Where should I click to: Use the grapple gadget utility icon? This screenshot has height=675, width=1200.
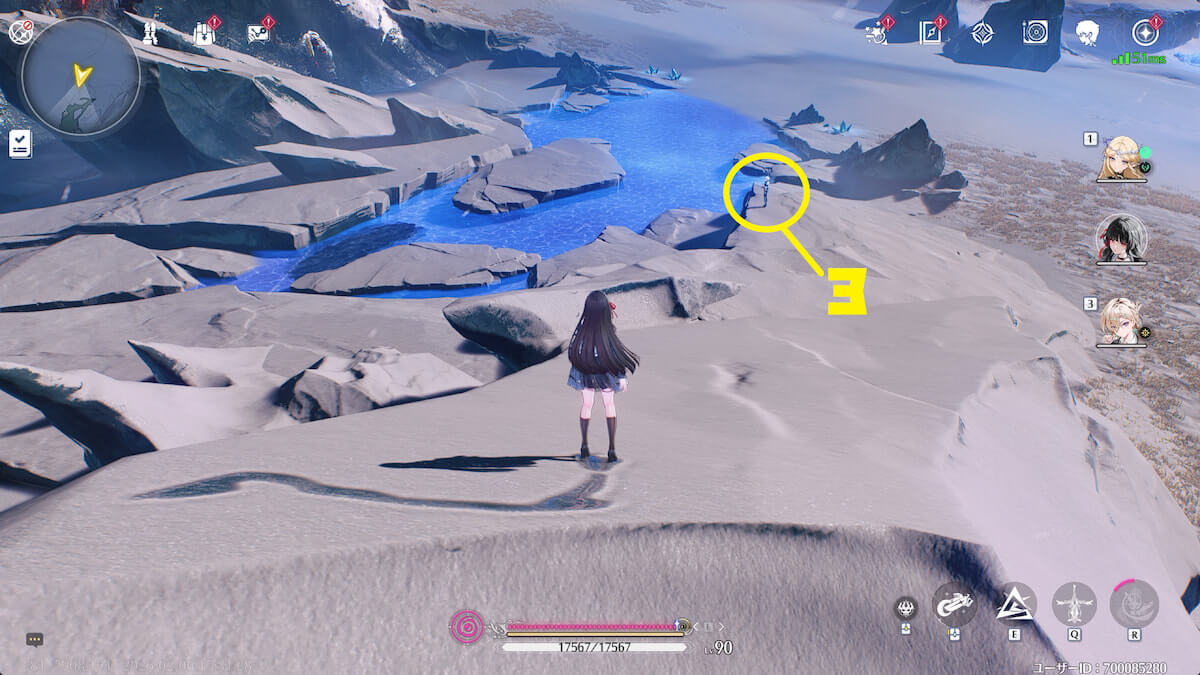pyautogui.click(x=955, y=604)
